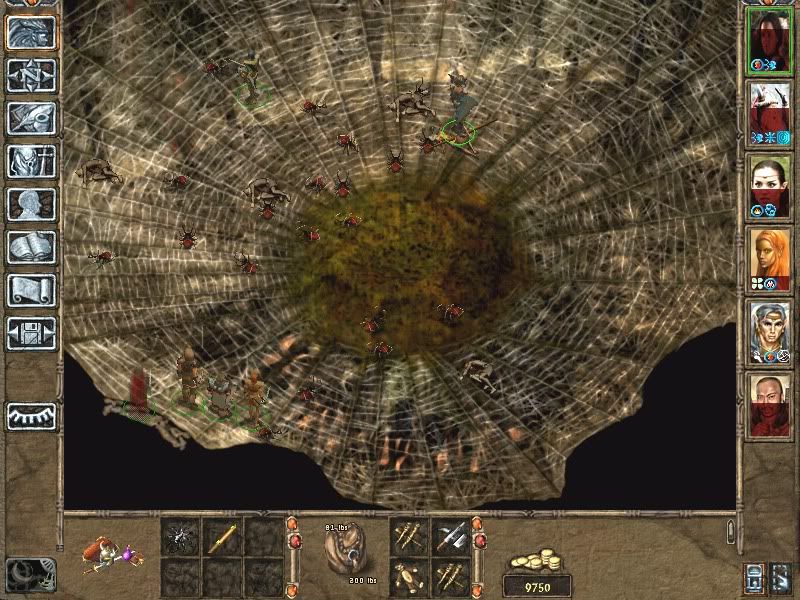Choose the crossed swords weapon slot
Screen dimensions: 800x600
click(x=452, y=537)
